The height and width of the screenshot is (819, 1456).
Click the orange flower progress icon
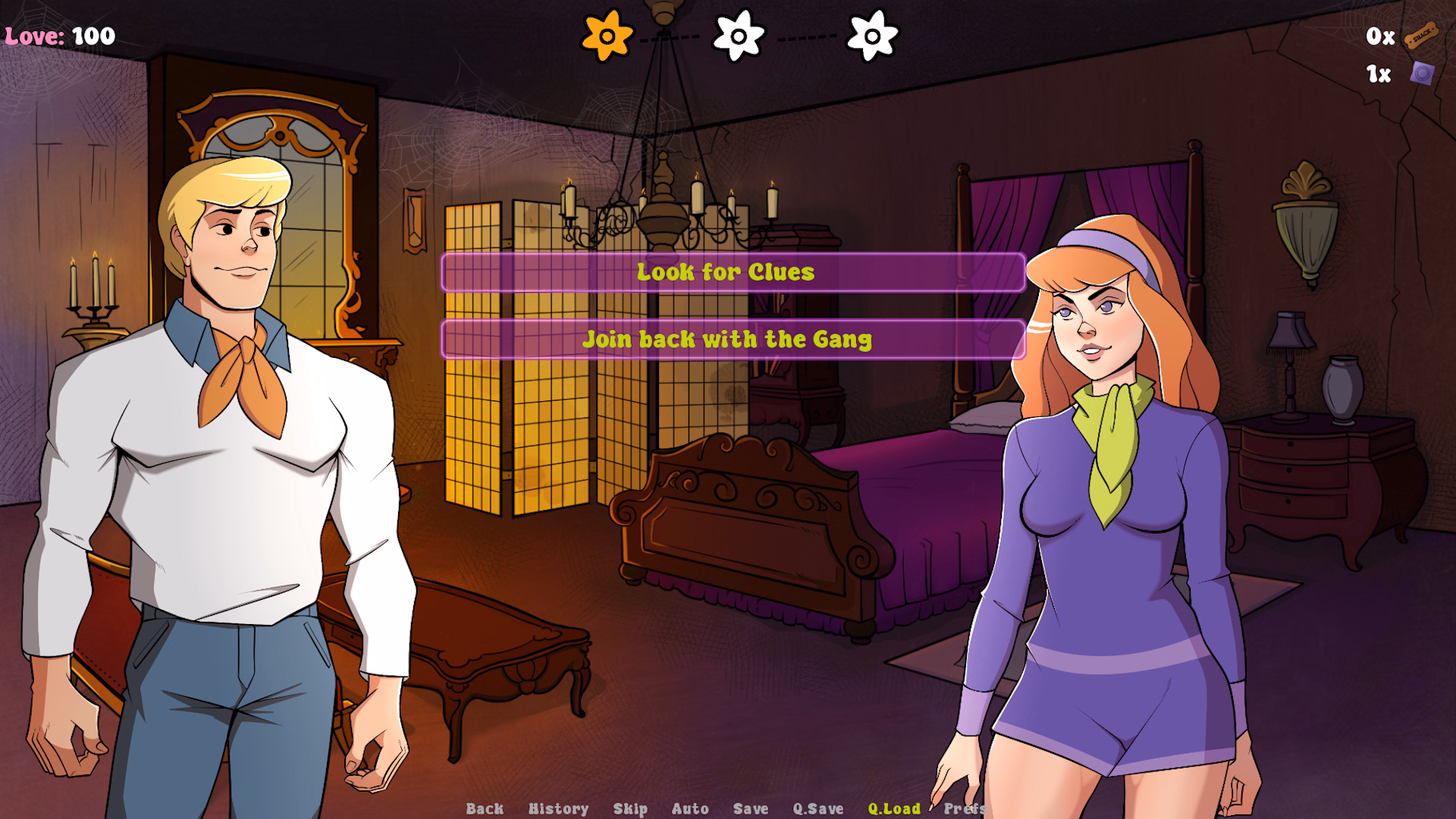606,35
